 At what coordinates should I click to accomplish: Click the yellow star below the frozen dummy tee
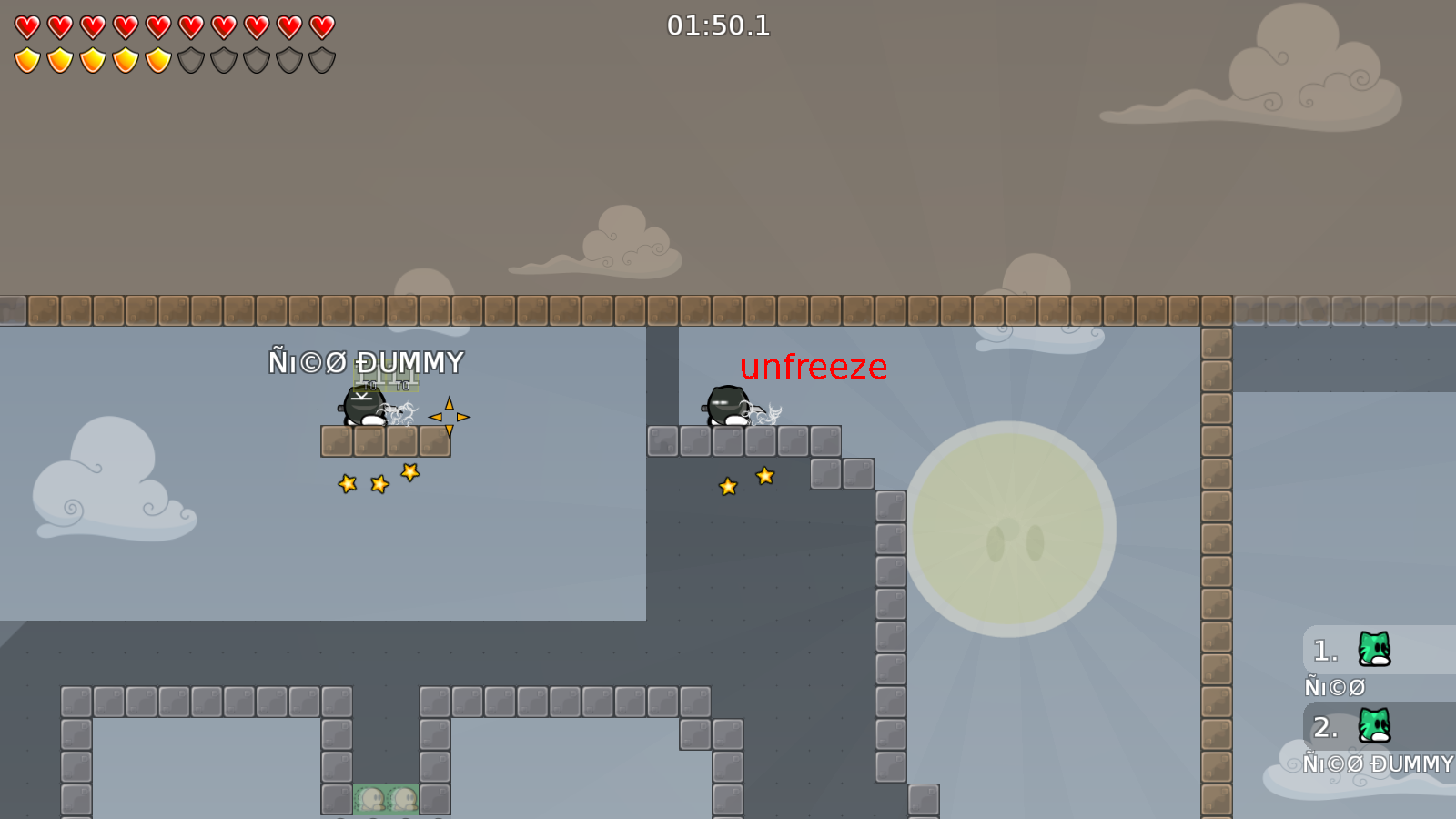[378, 482]
